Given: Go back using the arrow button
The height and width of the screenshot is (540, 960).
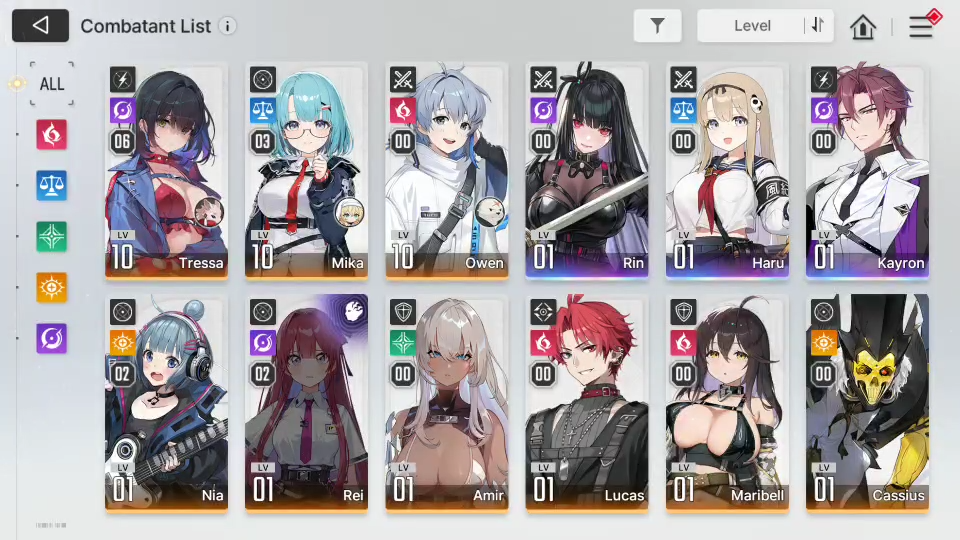Looking at the screenshot, I should pyautogui.click(x=41, y=26).
